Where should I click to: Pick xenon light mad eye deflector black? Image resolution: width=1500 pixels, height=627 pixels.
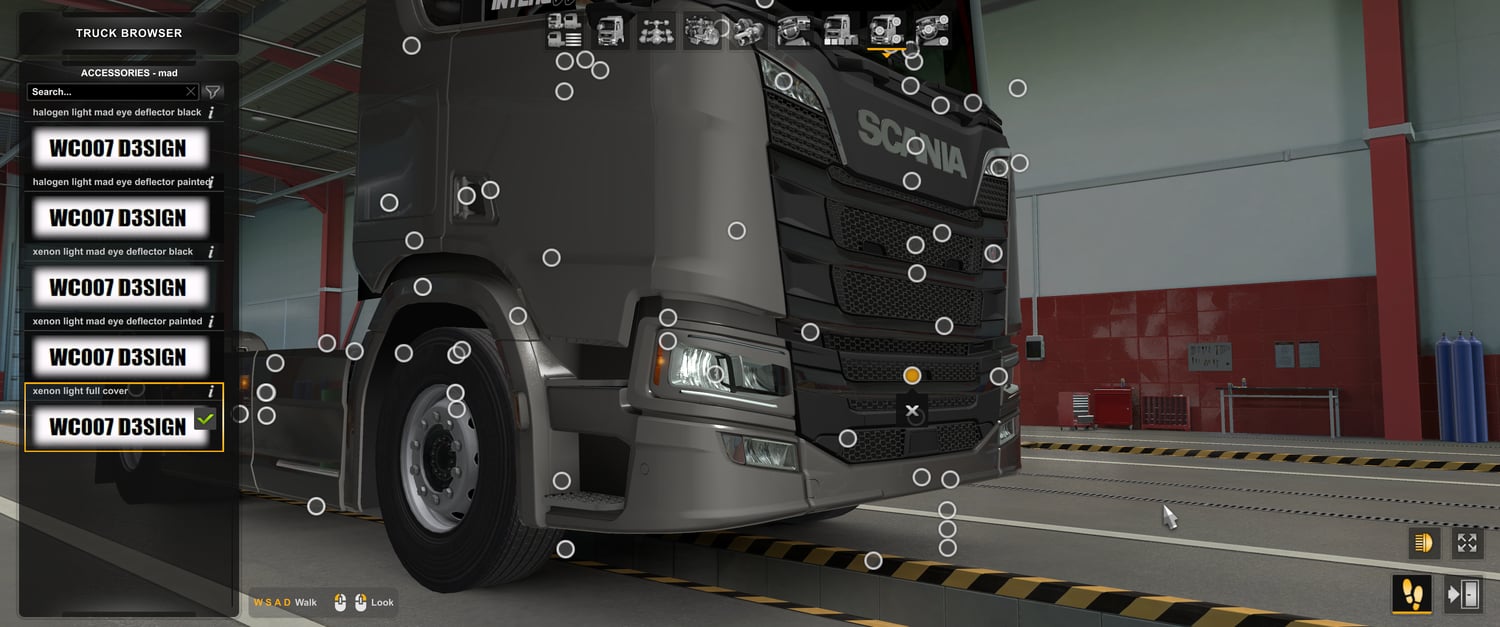click(x=118, y=287)
